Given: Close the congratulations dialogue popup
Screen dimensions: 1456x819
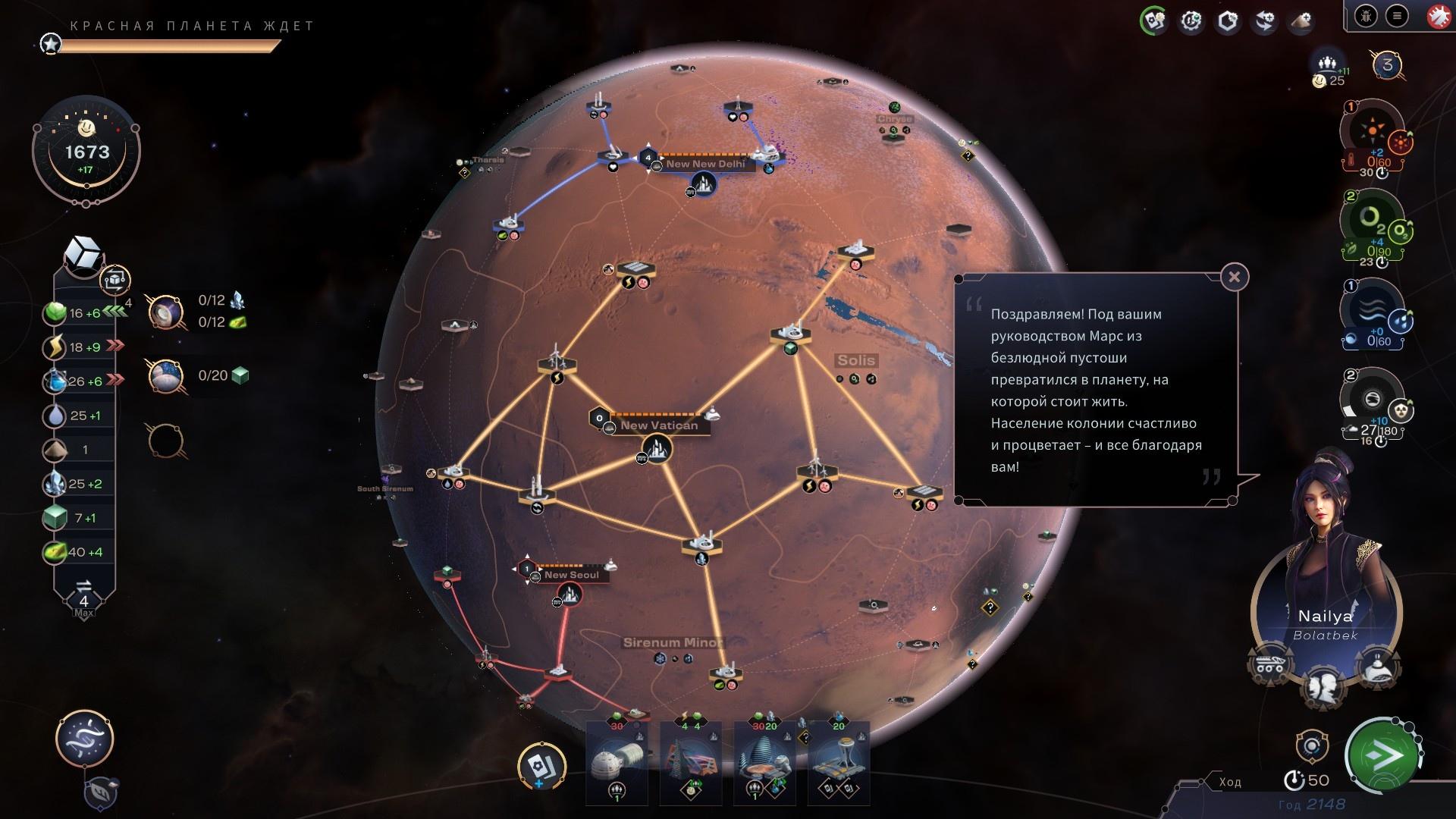Looking at the screenshot, I should coord(1234,278).
